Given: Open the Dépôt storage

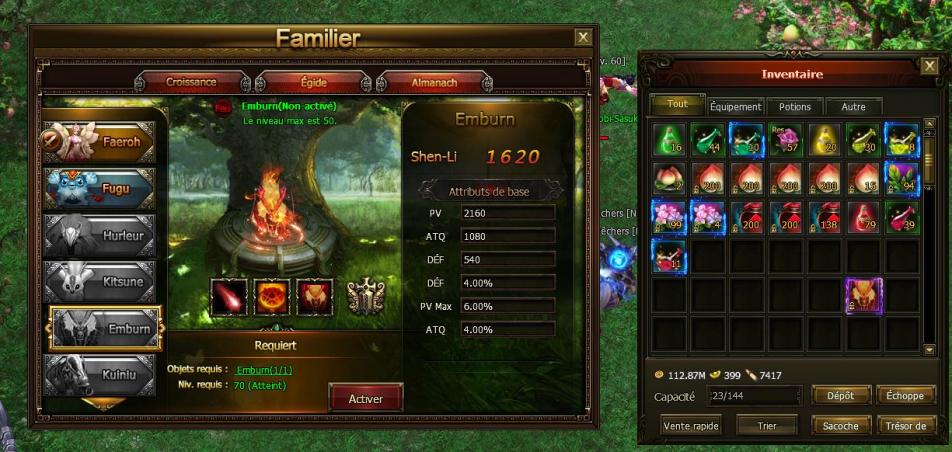Looking at the screenshot, I should click(840, 396).
